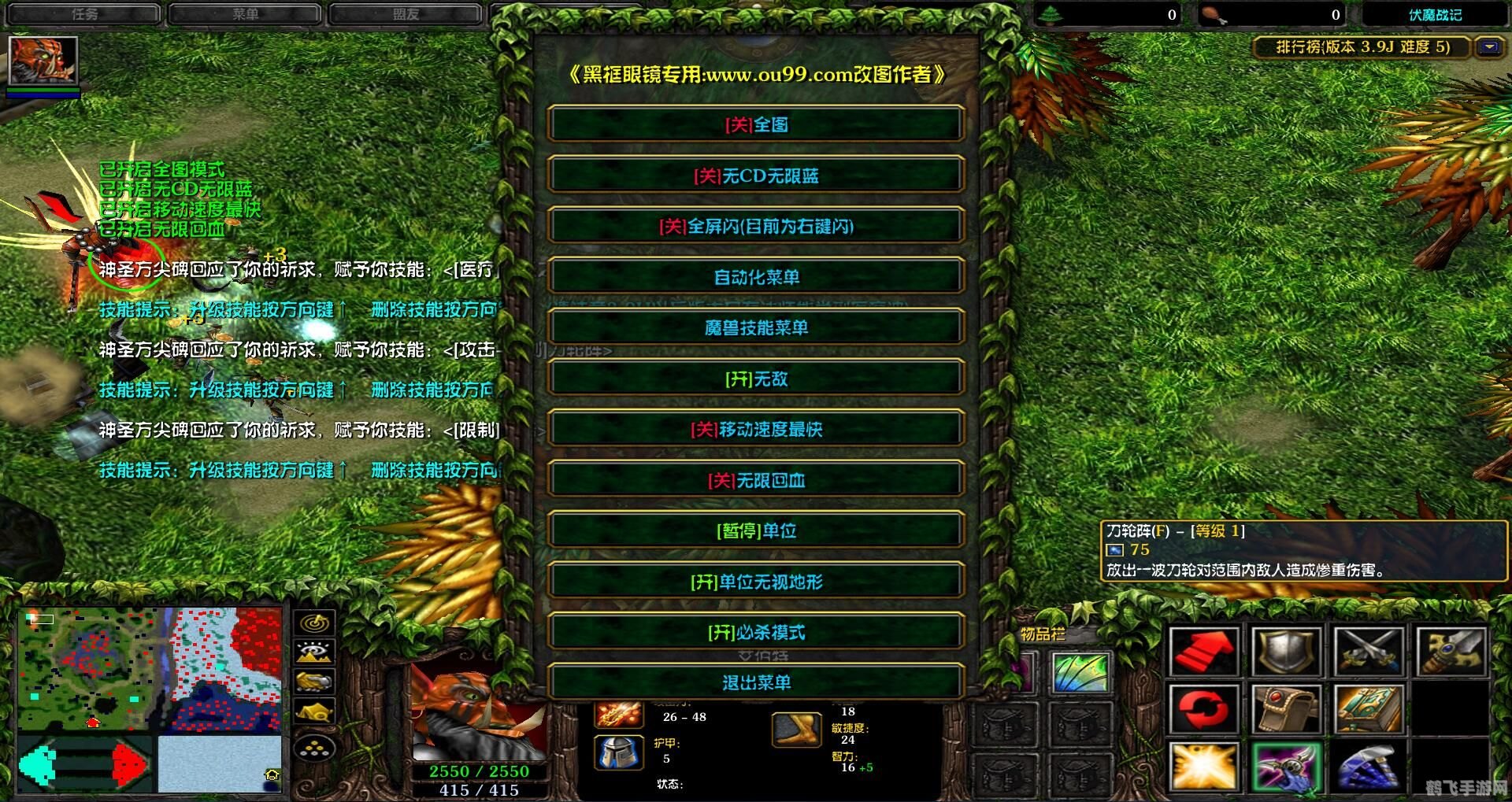Click the red attribute upgrade arrow item
1512x802 pixels.
click(1203, 651)
